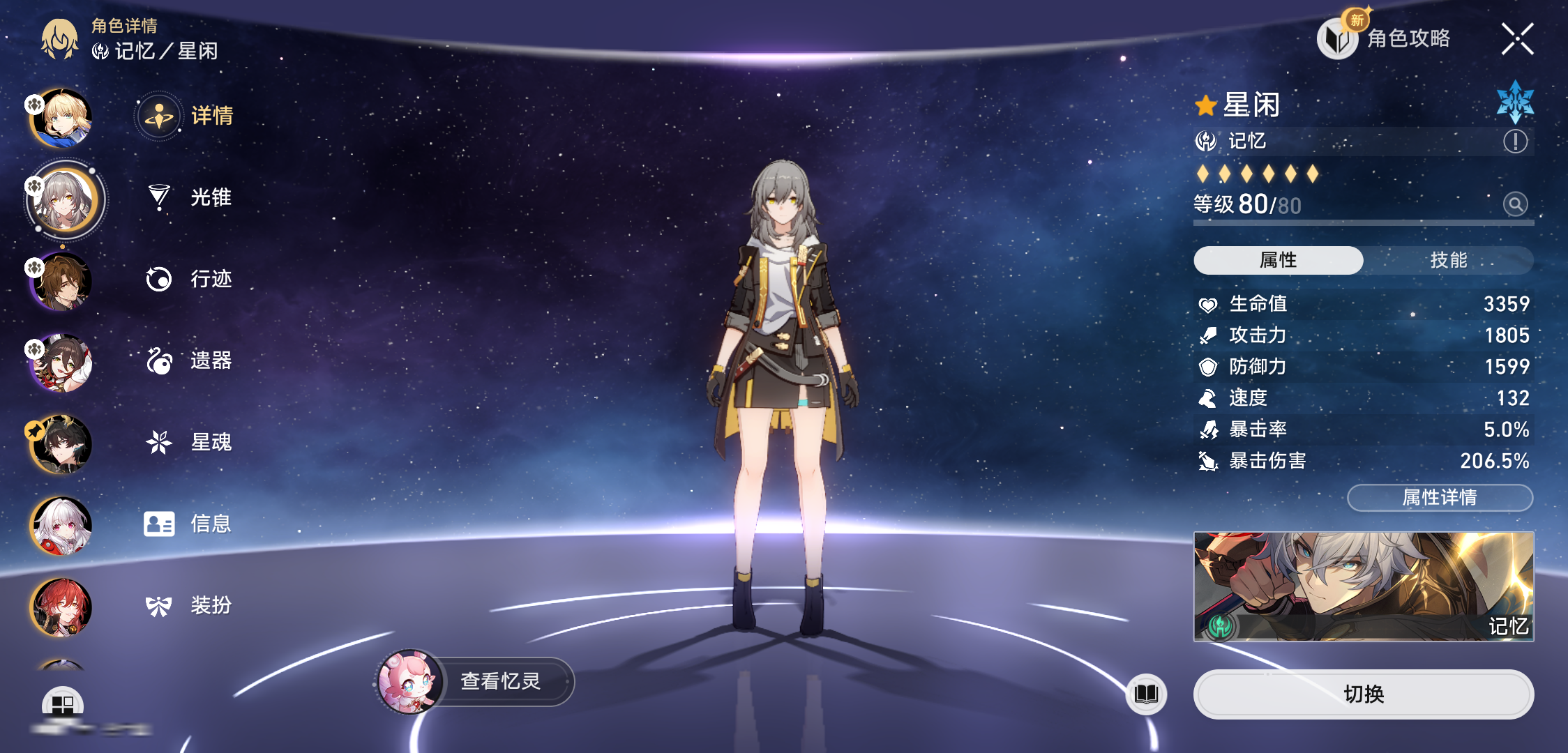Viewport: 1568px width, 753px height.
Task: Select the blonde character portrait
Action: click(61, 119)
